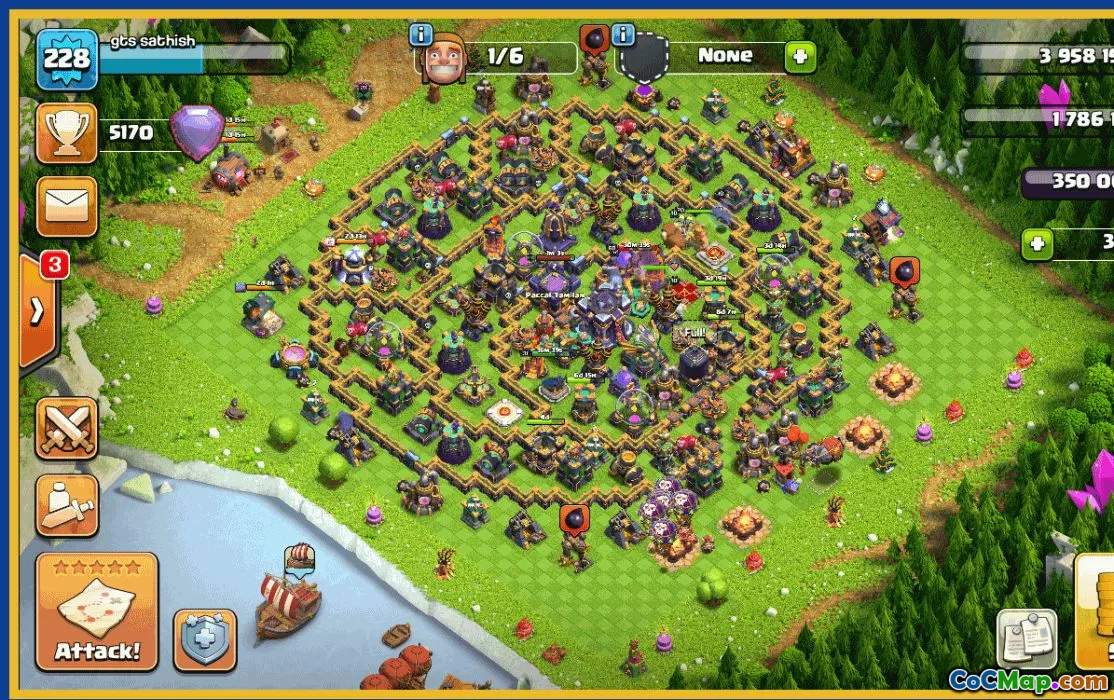Open the mail inbox envelope
The image size is (1114, 700).
point(67,207)
